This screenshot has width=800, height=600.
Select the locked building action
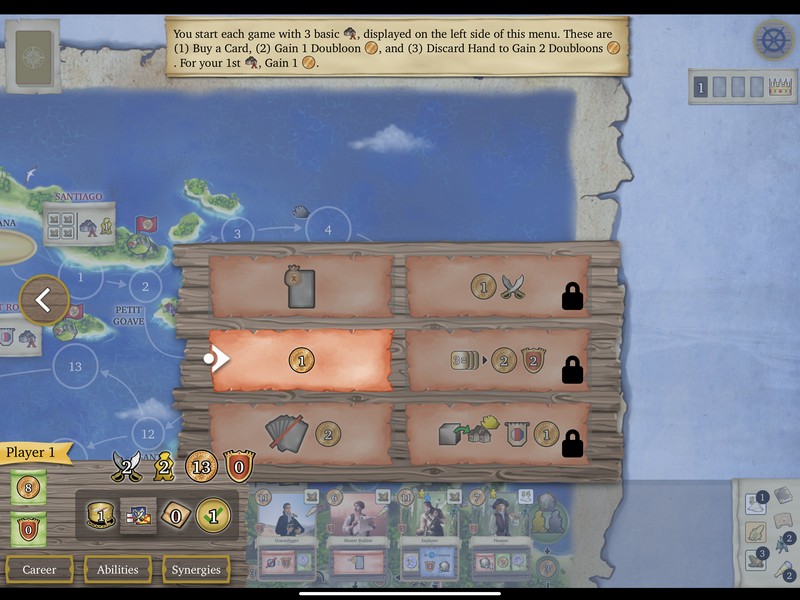pyautogui.click(x=497, y=433)
